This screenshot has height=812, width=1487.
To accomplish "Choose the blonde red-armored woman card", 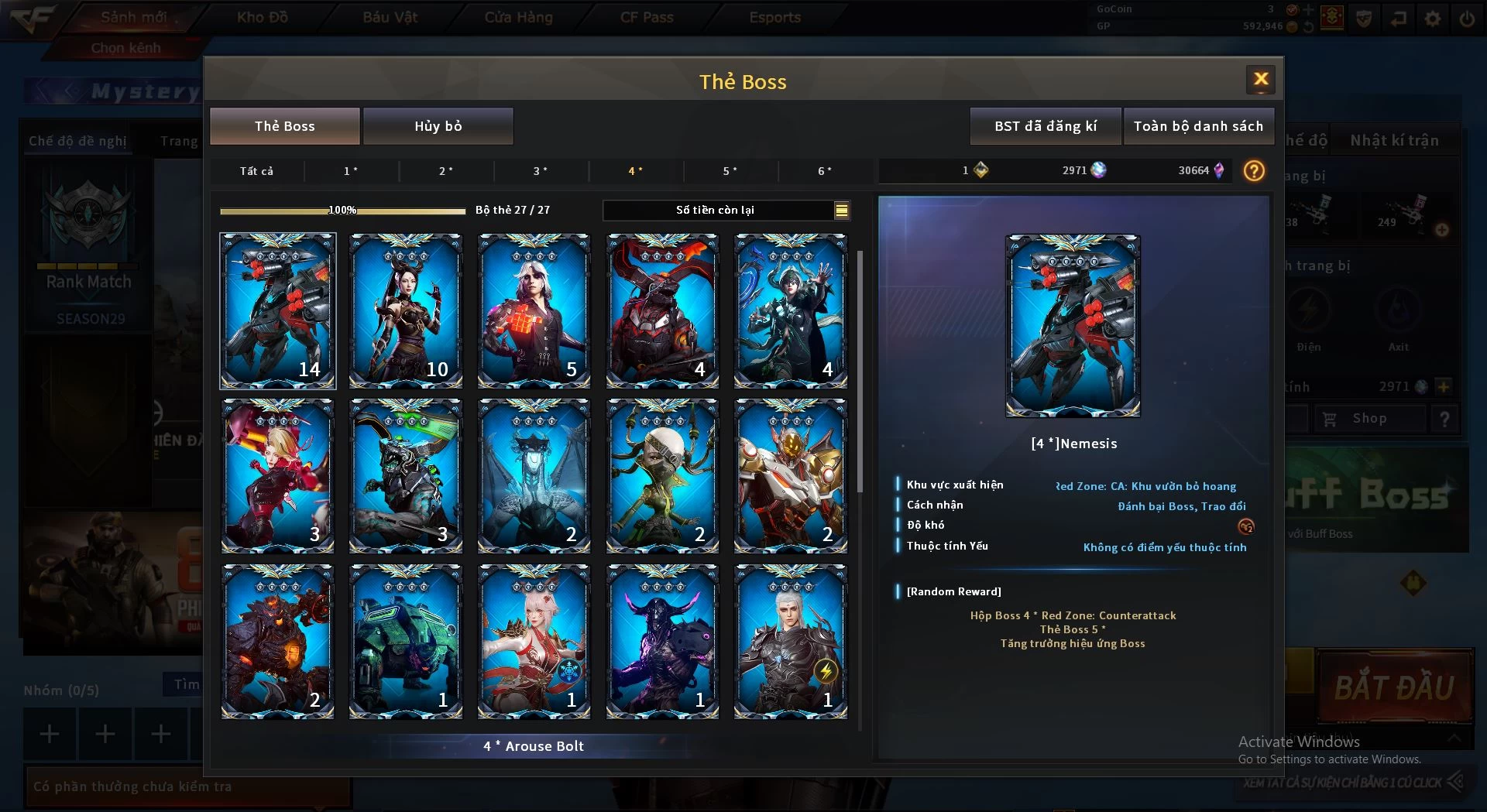I will [277, 475].
